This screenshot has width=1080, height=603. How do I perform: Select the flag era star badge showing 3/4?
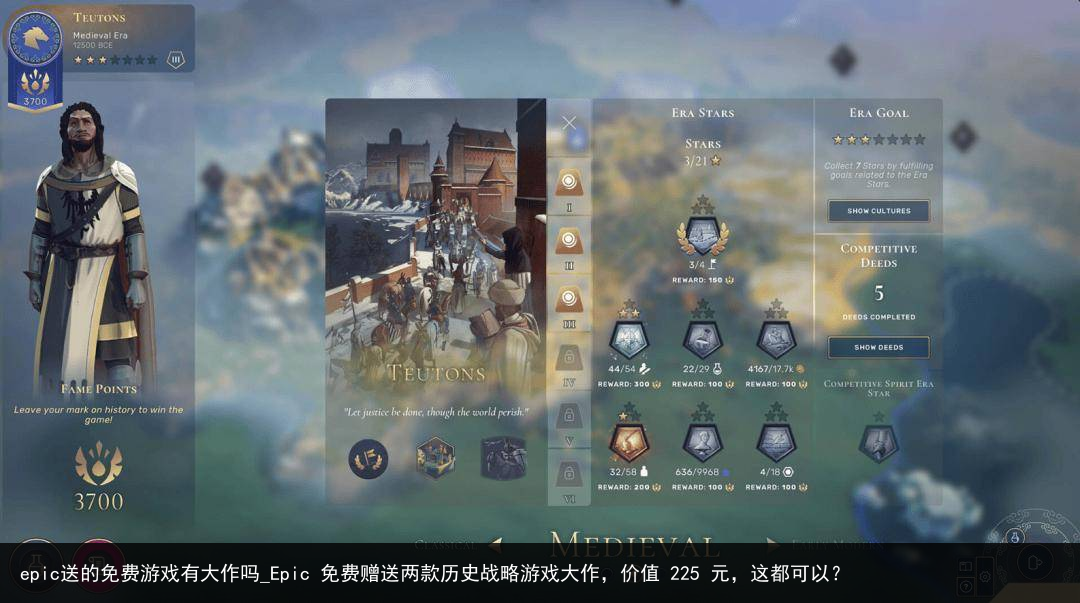pos(702,236)
